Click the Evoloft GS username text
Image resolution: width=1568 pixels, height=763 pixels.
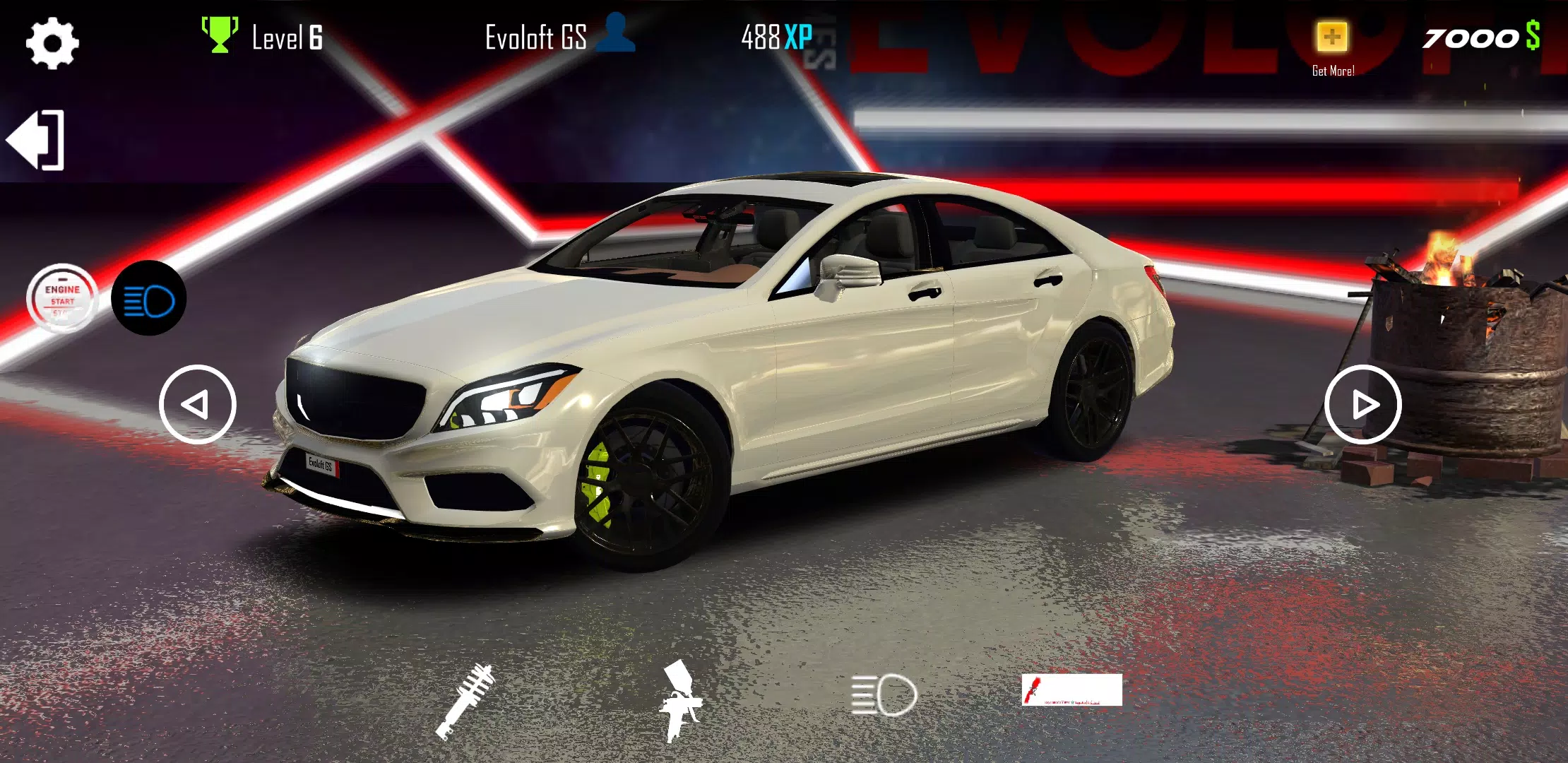(535, 37)
